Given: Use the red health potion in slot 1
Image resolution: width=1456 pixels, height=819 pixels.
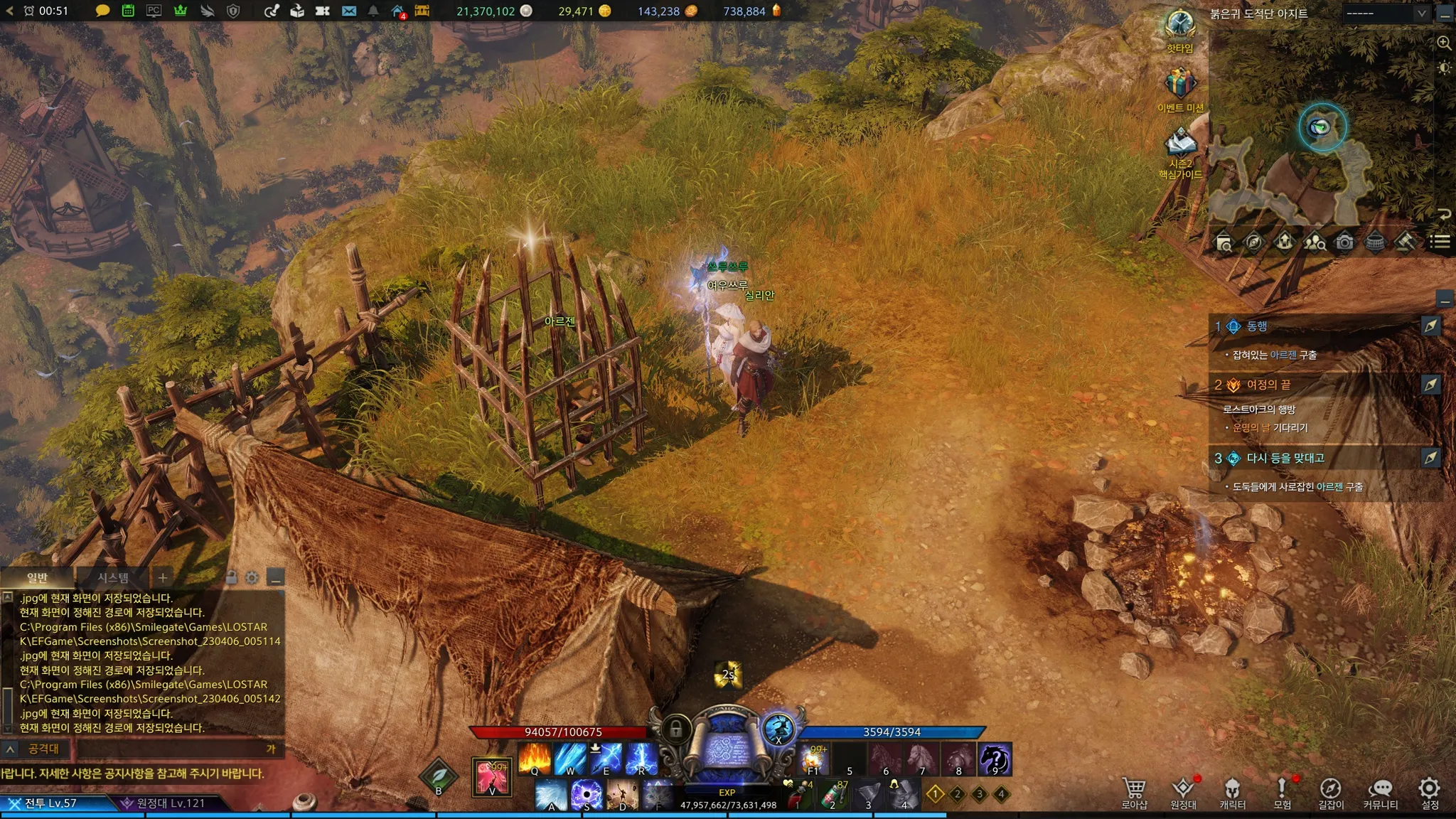Looking at the screenshot, I should (x=798, y=796).
